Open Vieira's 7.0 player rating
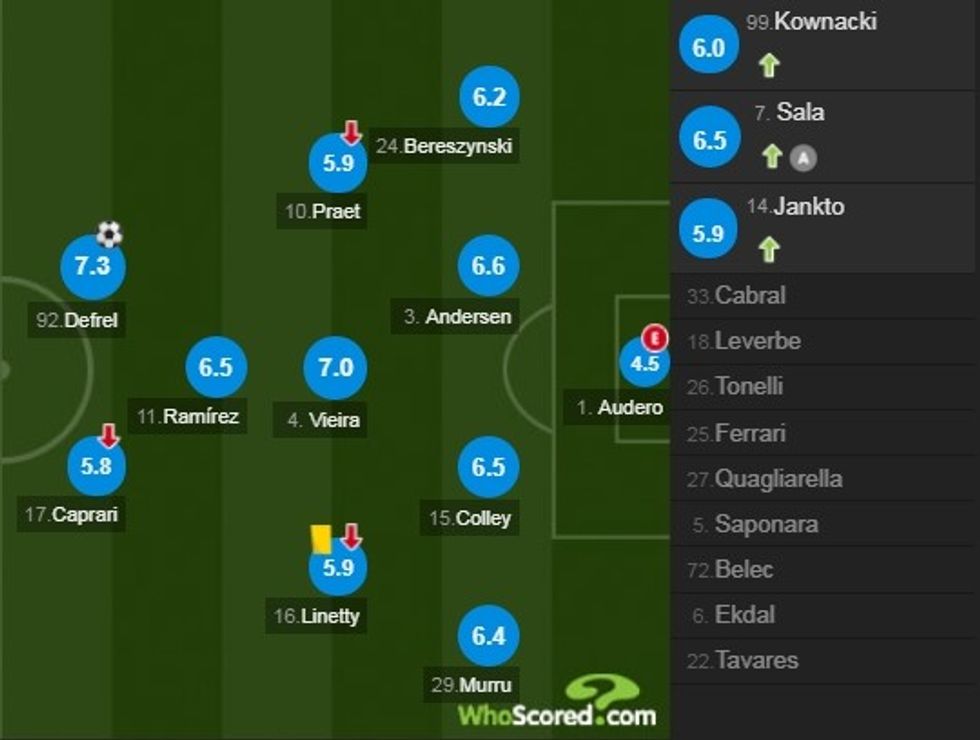 [x=335, y=368]
